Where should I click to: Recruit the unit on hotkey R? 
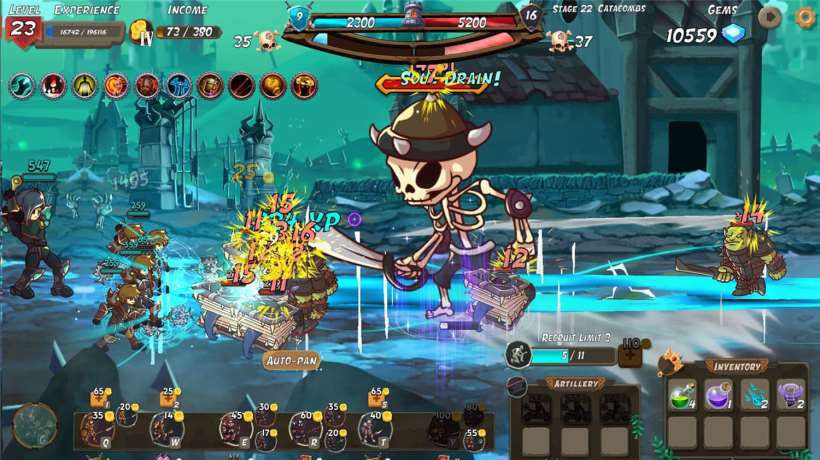[305, 429]
